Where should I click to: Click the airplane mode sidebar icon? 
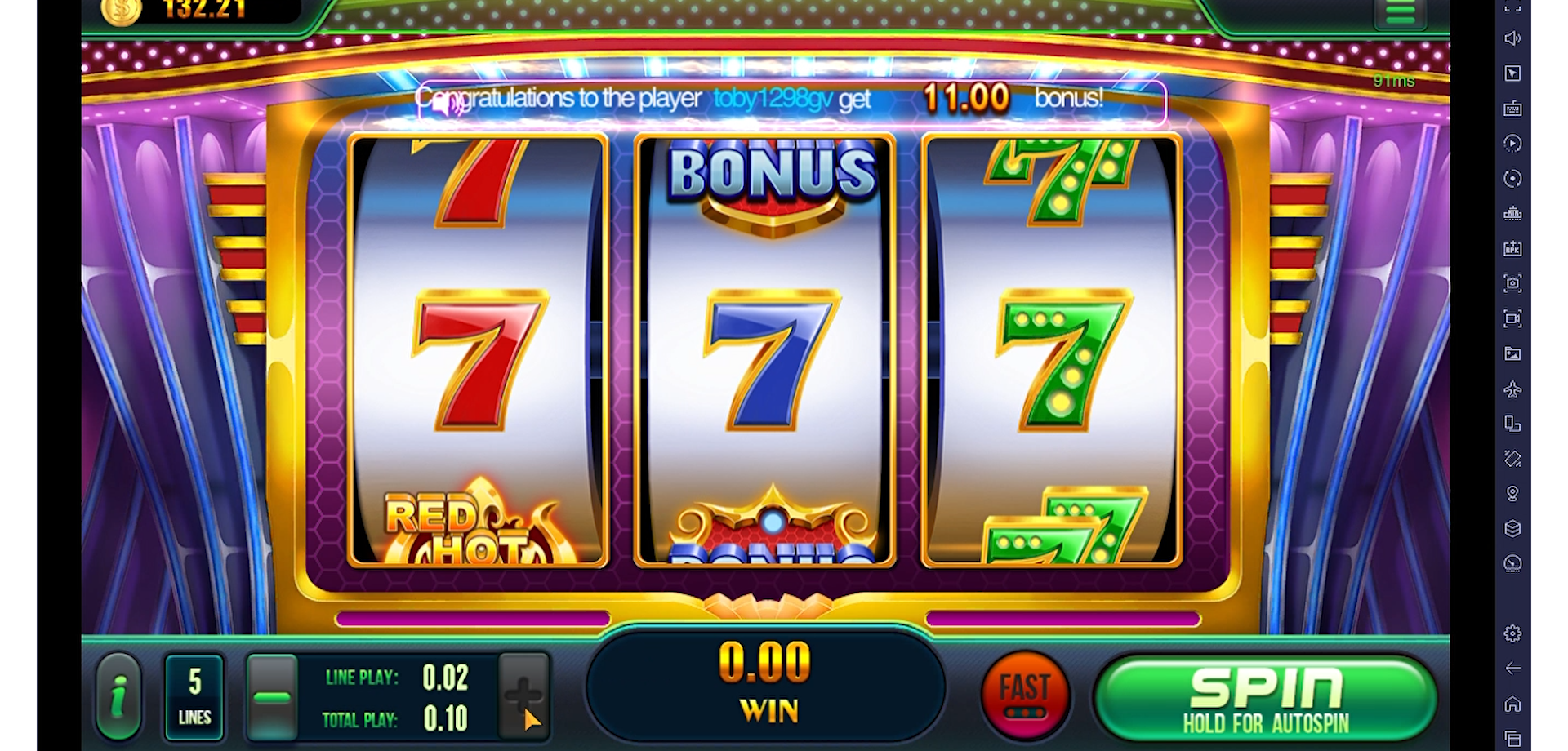click(1513, 389)
